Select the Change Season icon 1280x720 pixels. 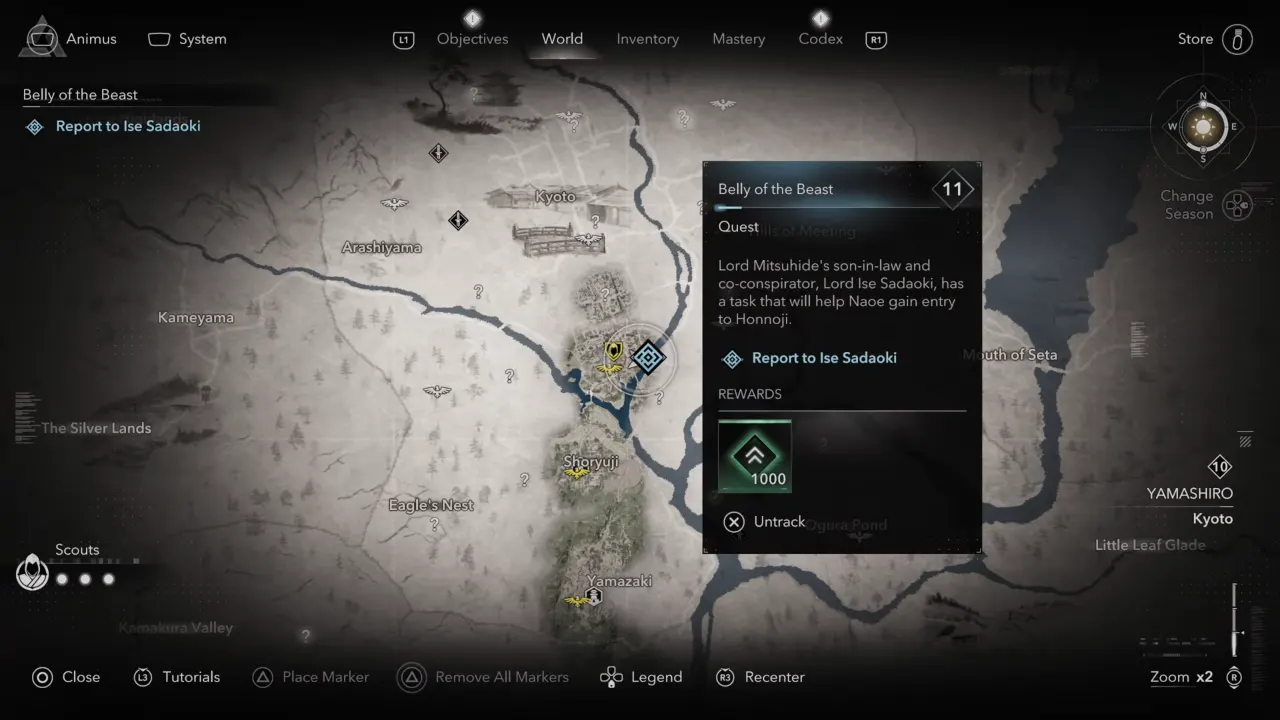1238,205
